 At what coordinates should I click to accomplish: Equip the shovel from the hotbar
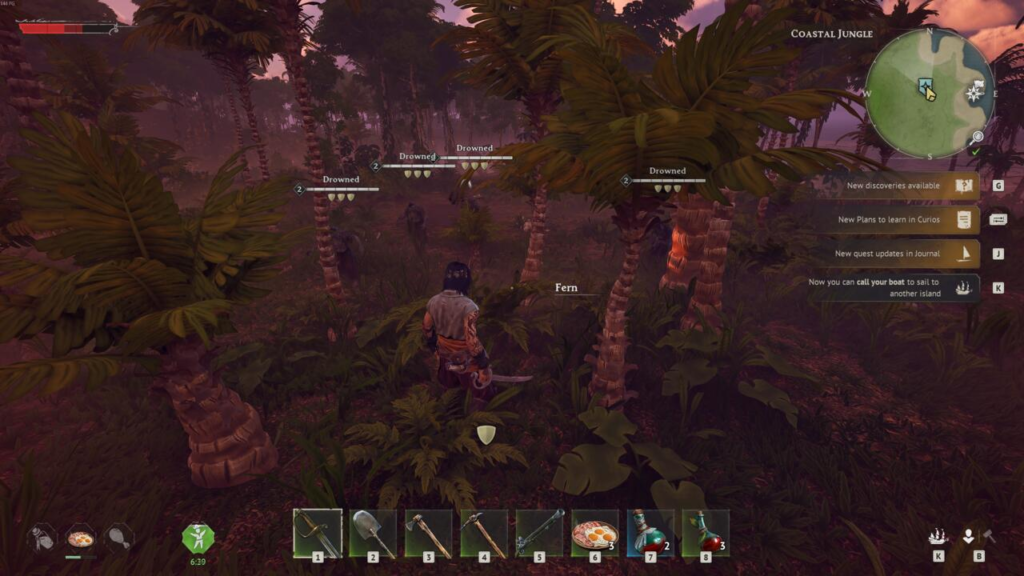coord(373,533)
